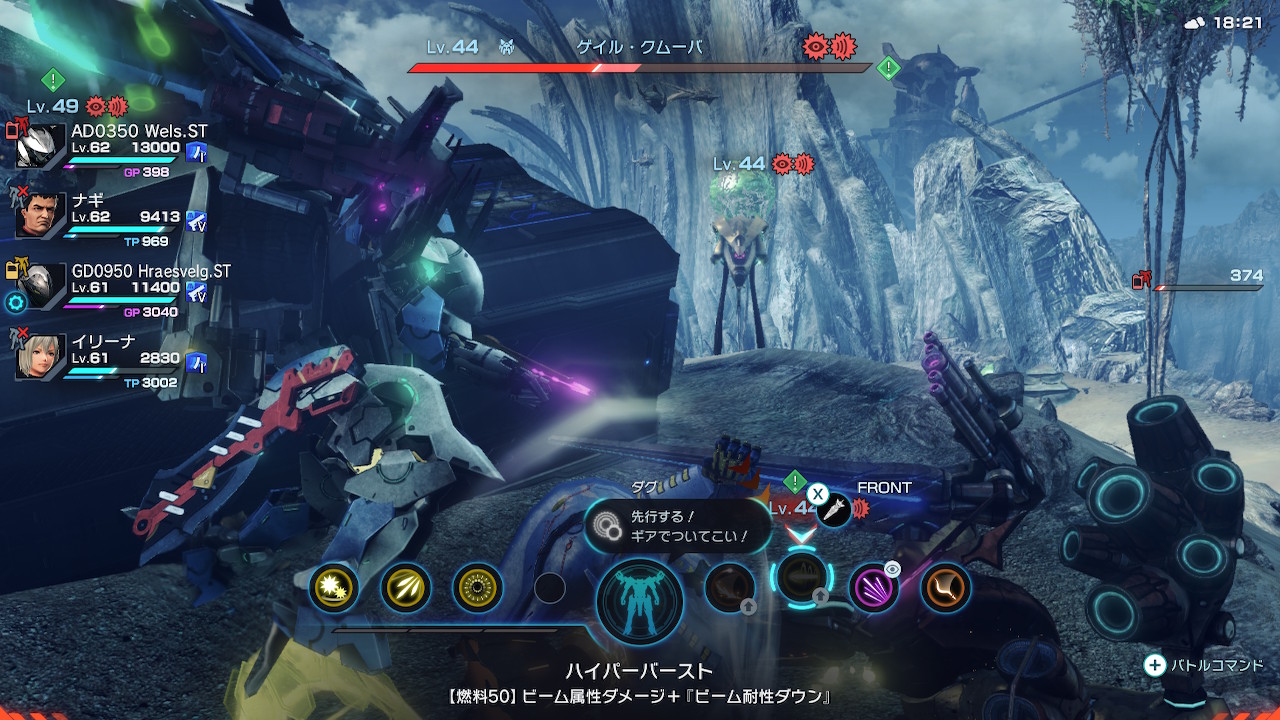Screen dimensions: 1280x720
Task: Click the missile FRONT target appendage icon
Action: click(x=833, y=511)
